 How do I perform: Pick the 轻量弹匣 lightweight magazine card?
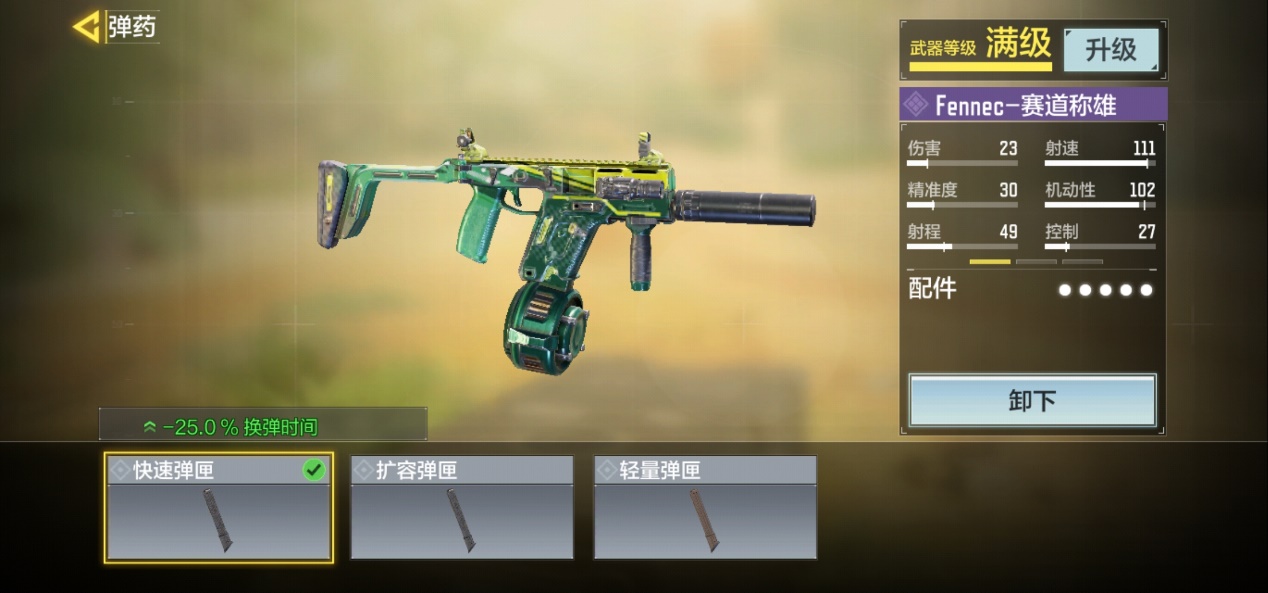[705, 508]
